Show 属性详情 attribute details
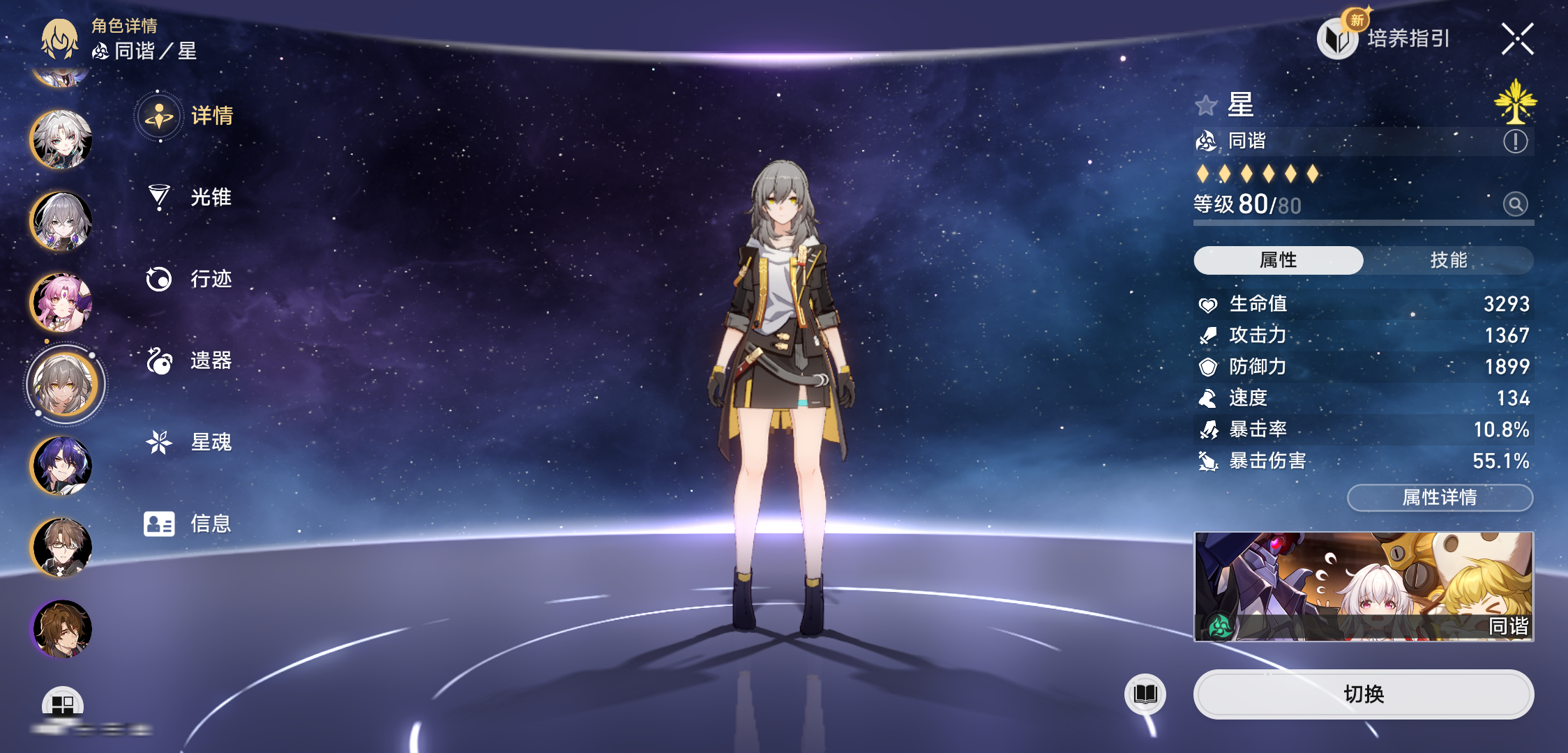1568x753 pixels. point(1440,497)
